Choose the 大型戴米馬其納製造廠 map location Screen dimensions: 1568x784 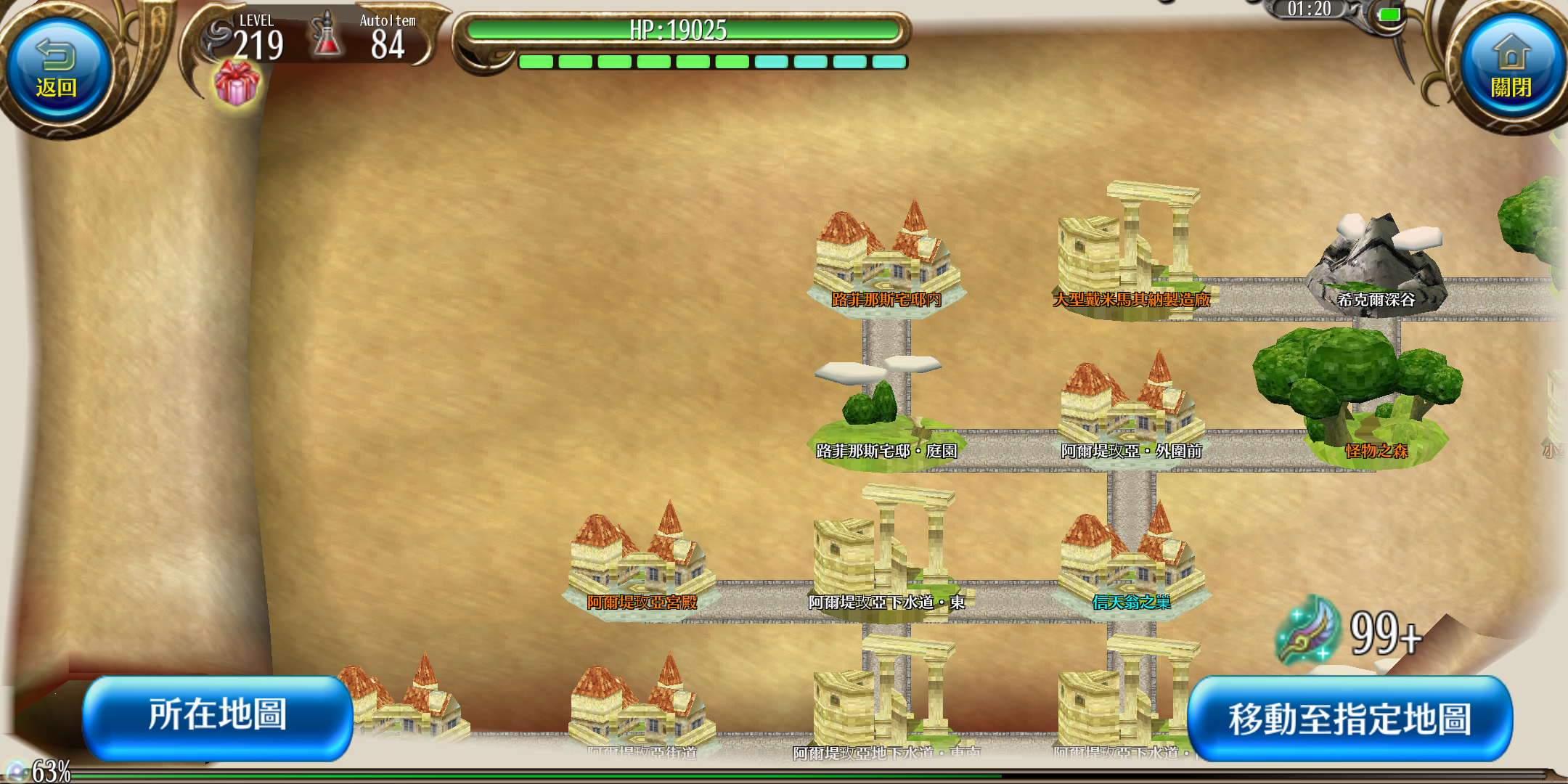coord(1130,254)
